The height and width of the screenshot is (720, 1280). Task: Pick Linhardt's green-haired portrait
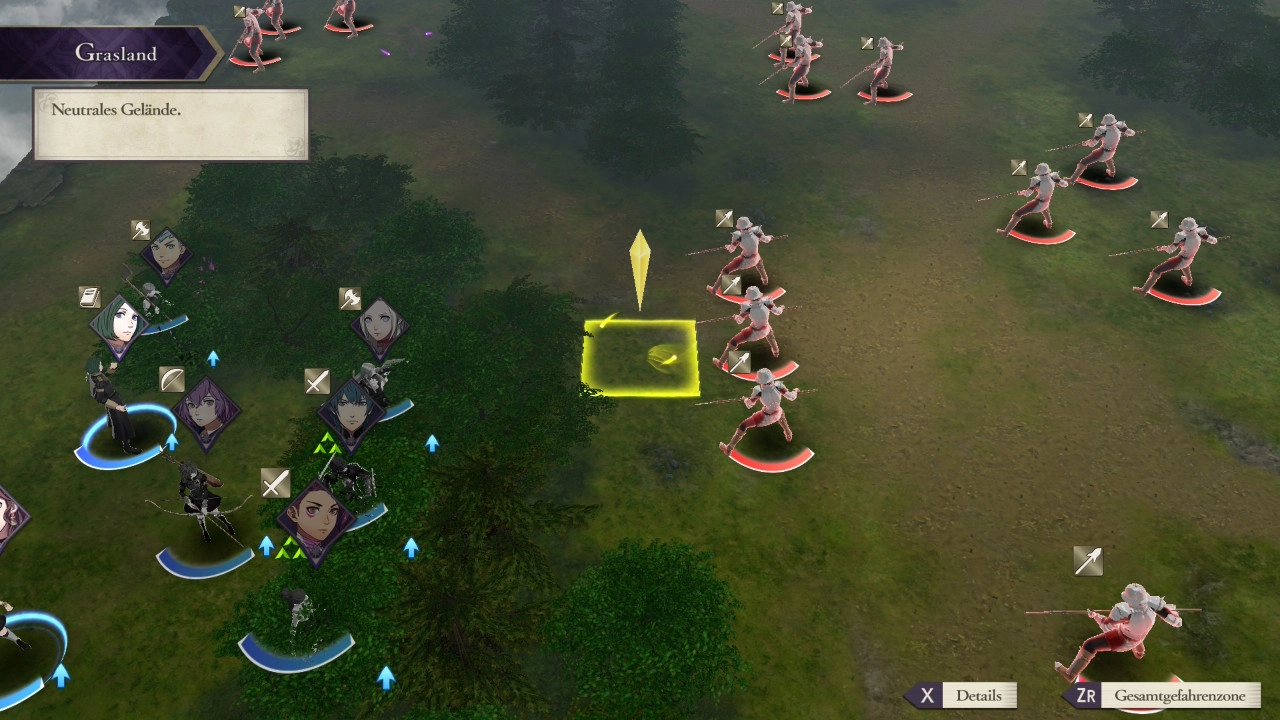click(119, 325)
